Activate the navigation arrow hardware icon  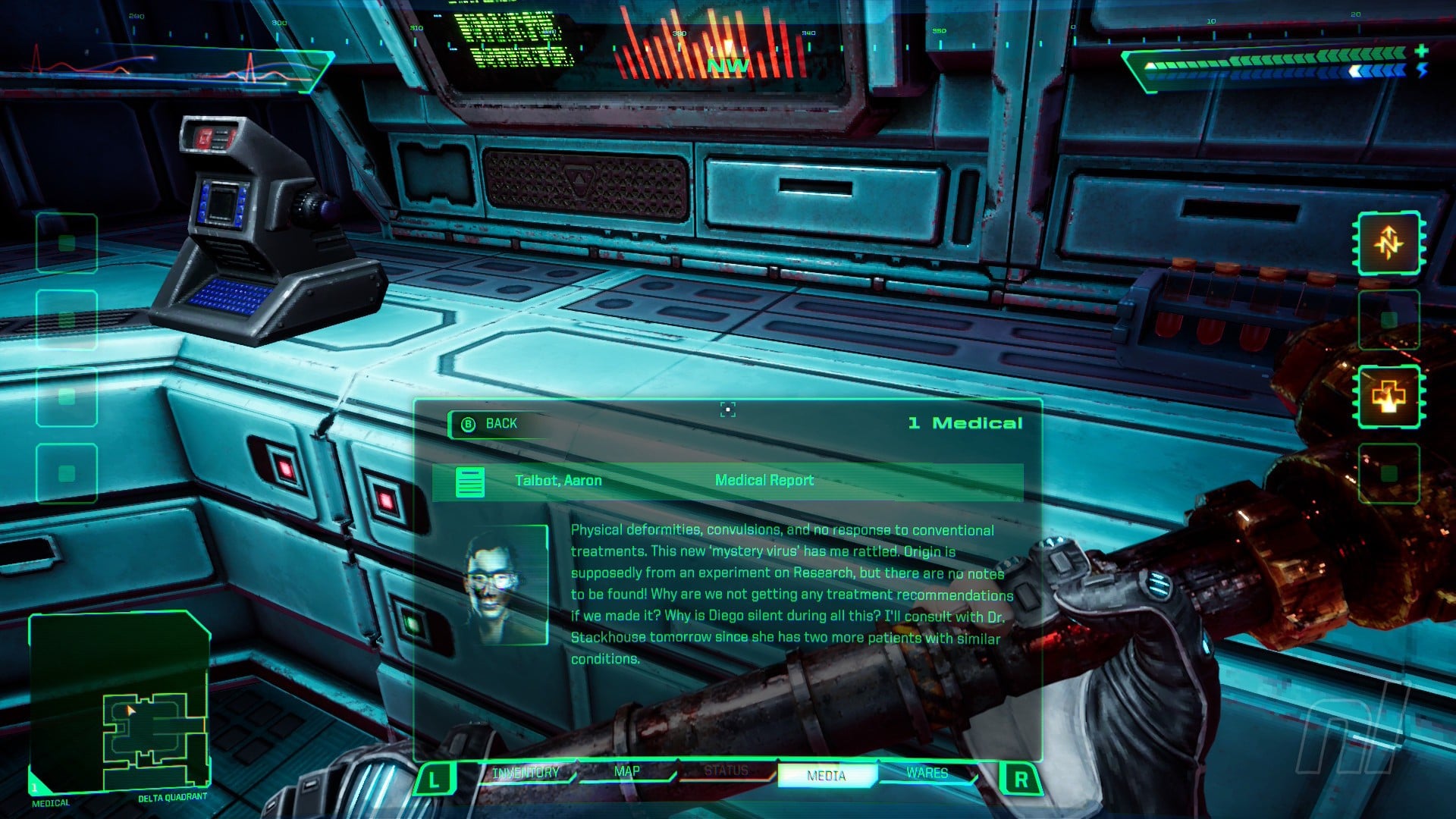coord(1389,243)
